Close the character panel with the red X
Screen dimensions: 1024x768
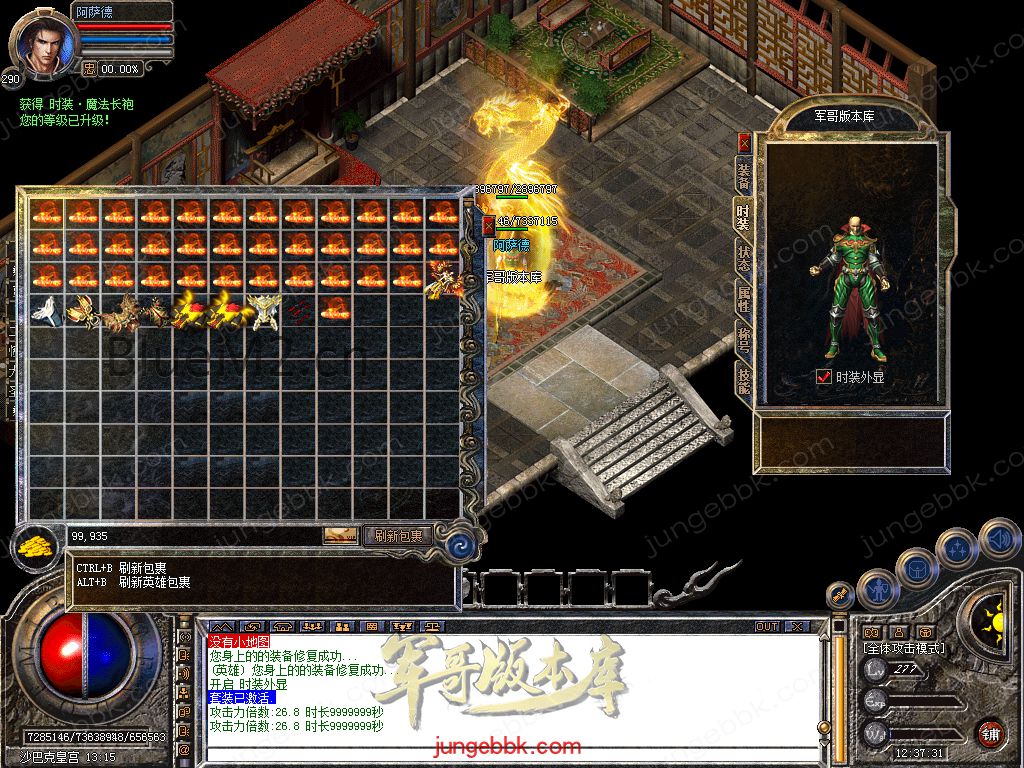pos(744,142)
